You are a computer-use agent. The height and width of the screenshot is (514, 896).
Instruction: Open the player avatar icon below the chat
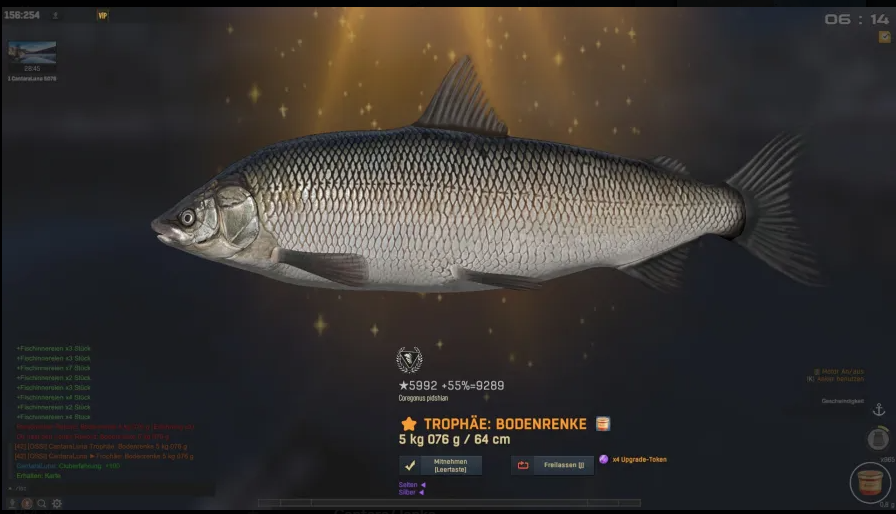[x=27, y=503]
